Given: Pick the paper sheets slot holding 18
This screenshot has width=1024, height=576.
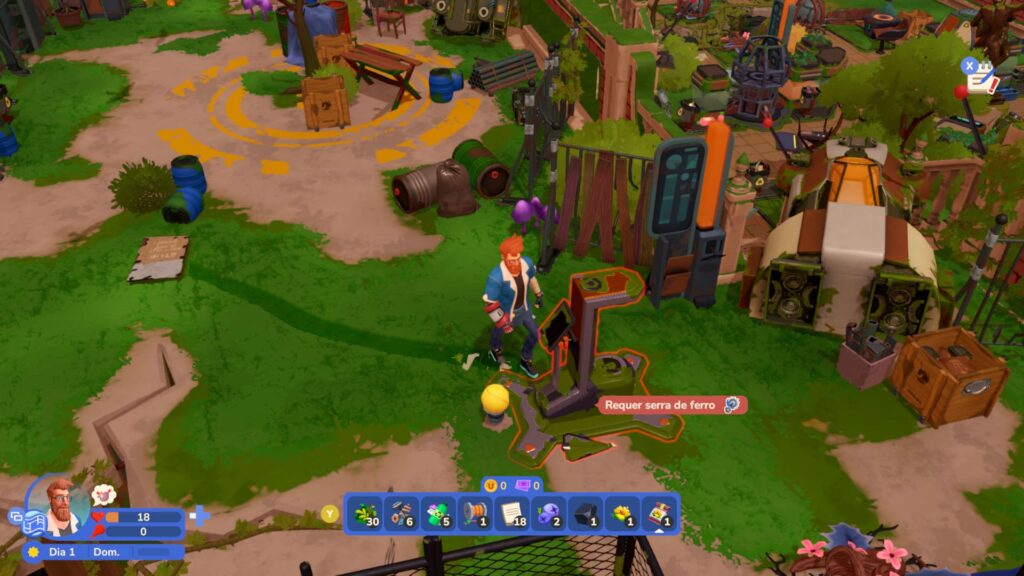Looking at the screenshot, I should click(x=512, y=514).
